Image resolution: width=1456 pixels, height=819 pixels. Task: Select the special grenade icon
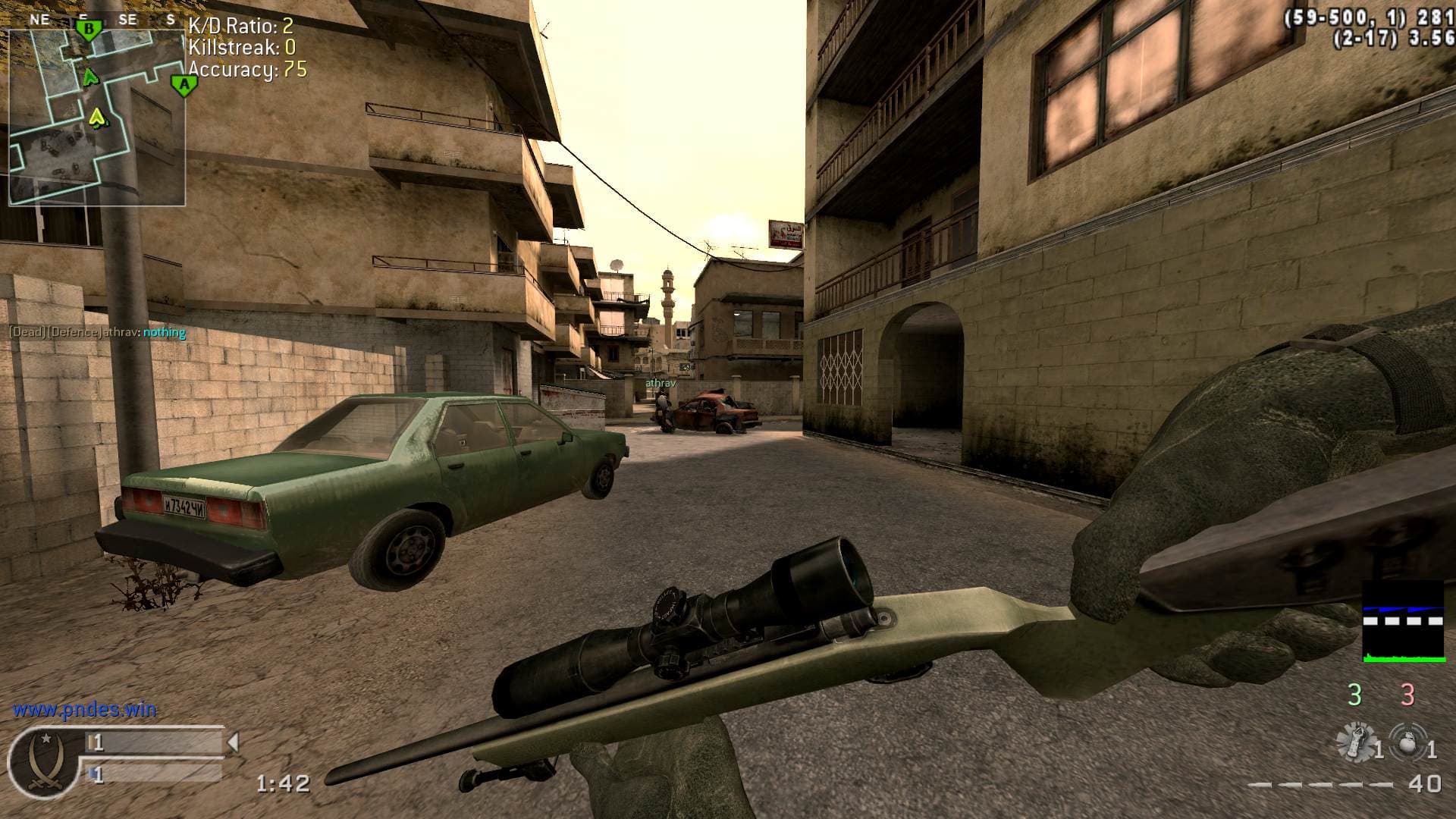(x=1357, y=742)
